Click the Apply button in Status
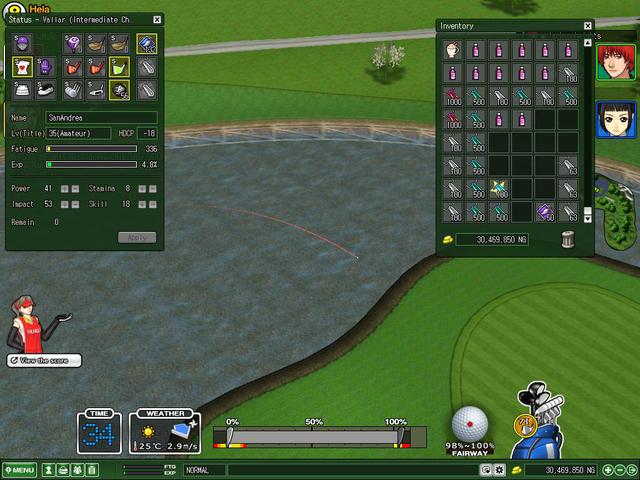 click(136, 237)
